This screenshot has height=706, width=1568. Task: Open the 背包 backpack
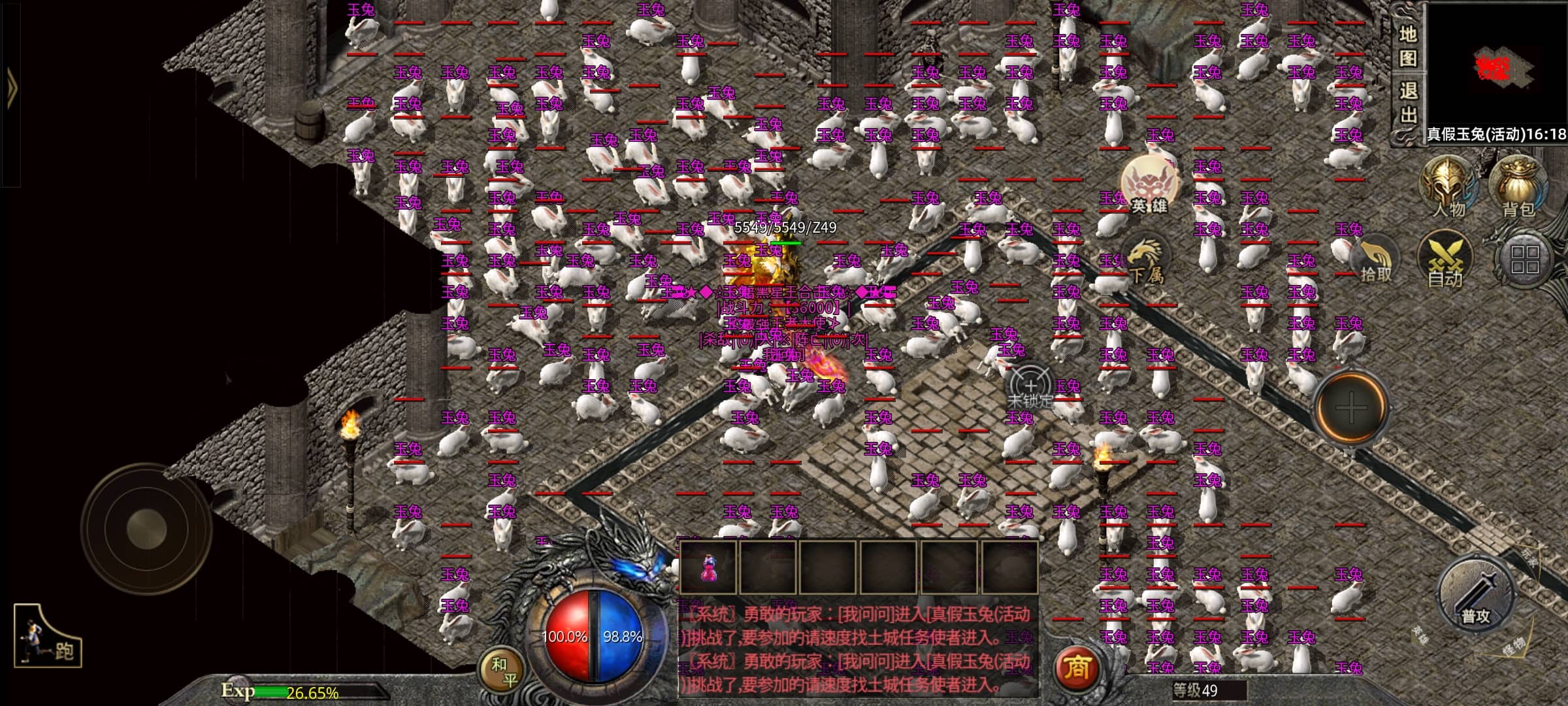click(1517, 186)
